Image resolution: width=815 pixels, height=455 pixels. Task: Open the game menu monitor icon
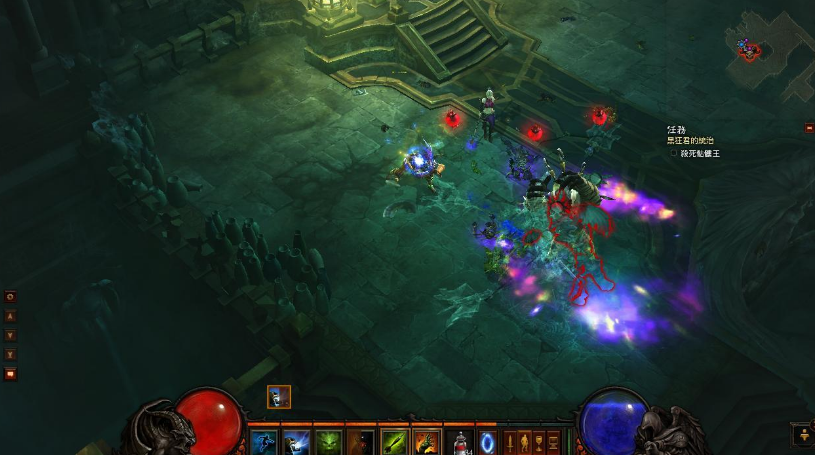[554, 441]
